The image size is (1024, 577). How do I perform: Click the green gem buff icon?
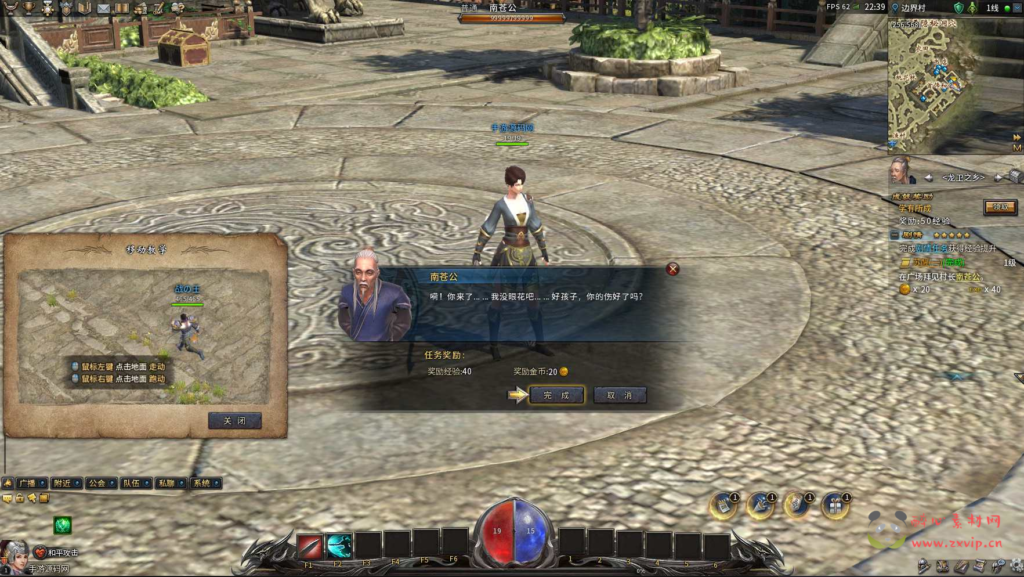pos(63,525)
